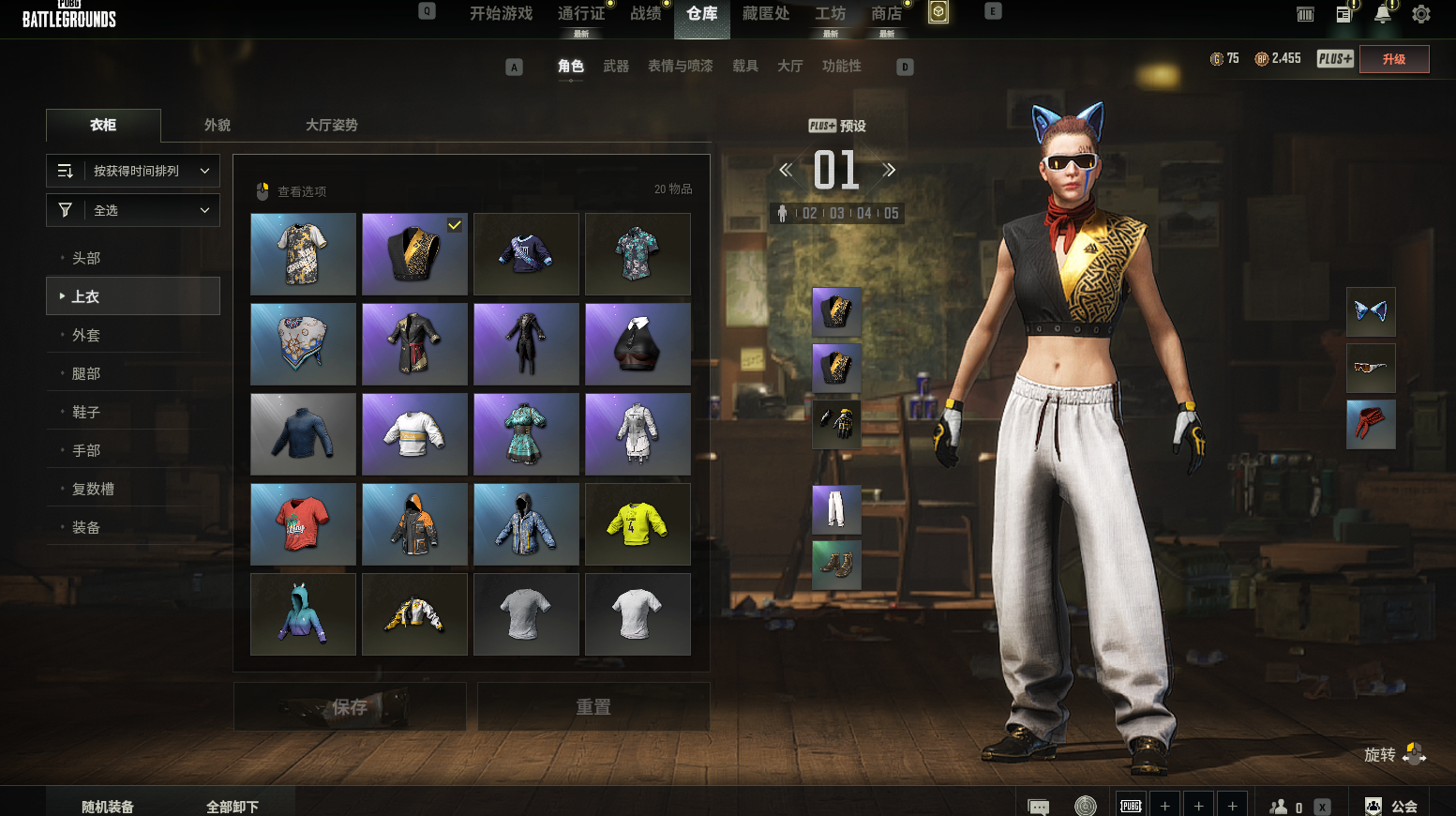Switch to the 商店 shop tab
Image resolution: width=1456 pixels, height=816 pixels.
coord(886,14)
